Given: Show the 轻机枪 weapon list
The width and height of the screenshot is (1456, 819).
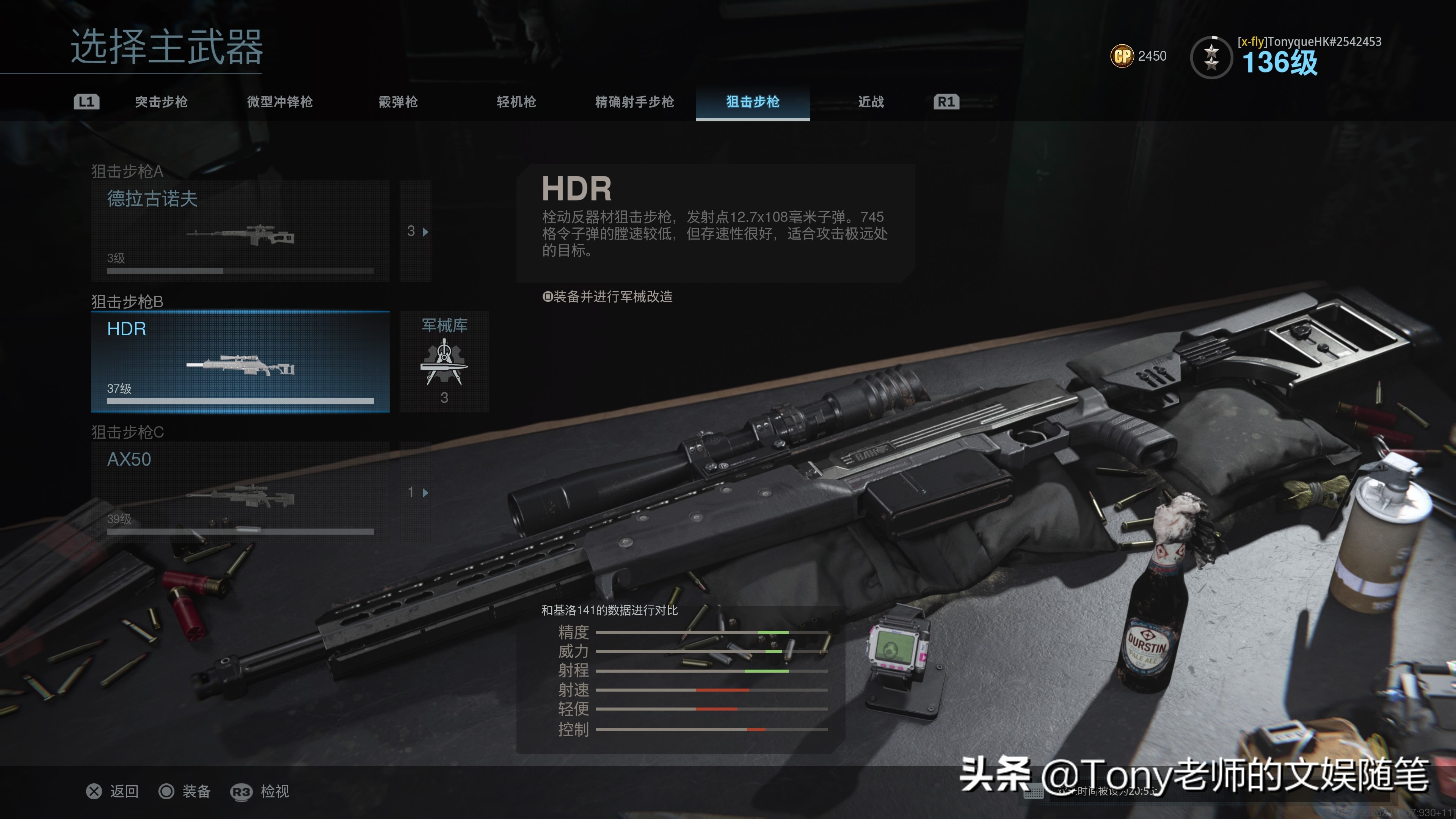Looking at the screenshot, I should (x=516, y=102).
